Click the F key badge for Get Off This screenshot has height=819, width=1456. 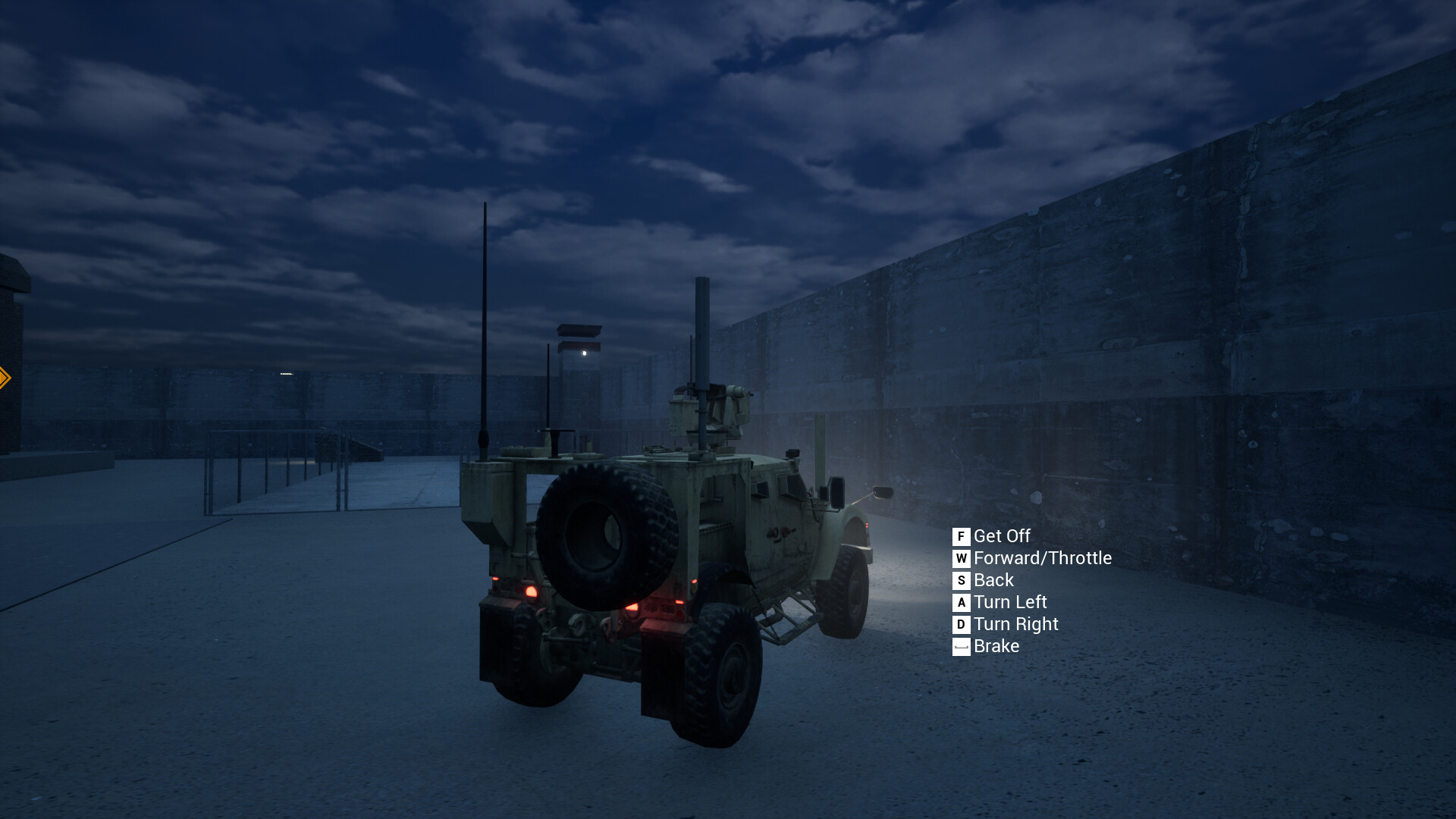click(x=961, y=536)
